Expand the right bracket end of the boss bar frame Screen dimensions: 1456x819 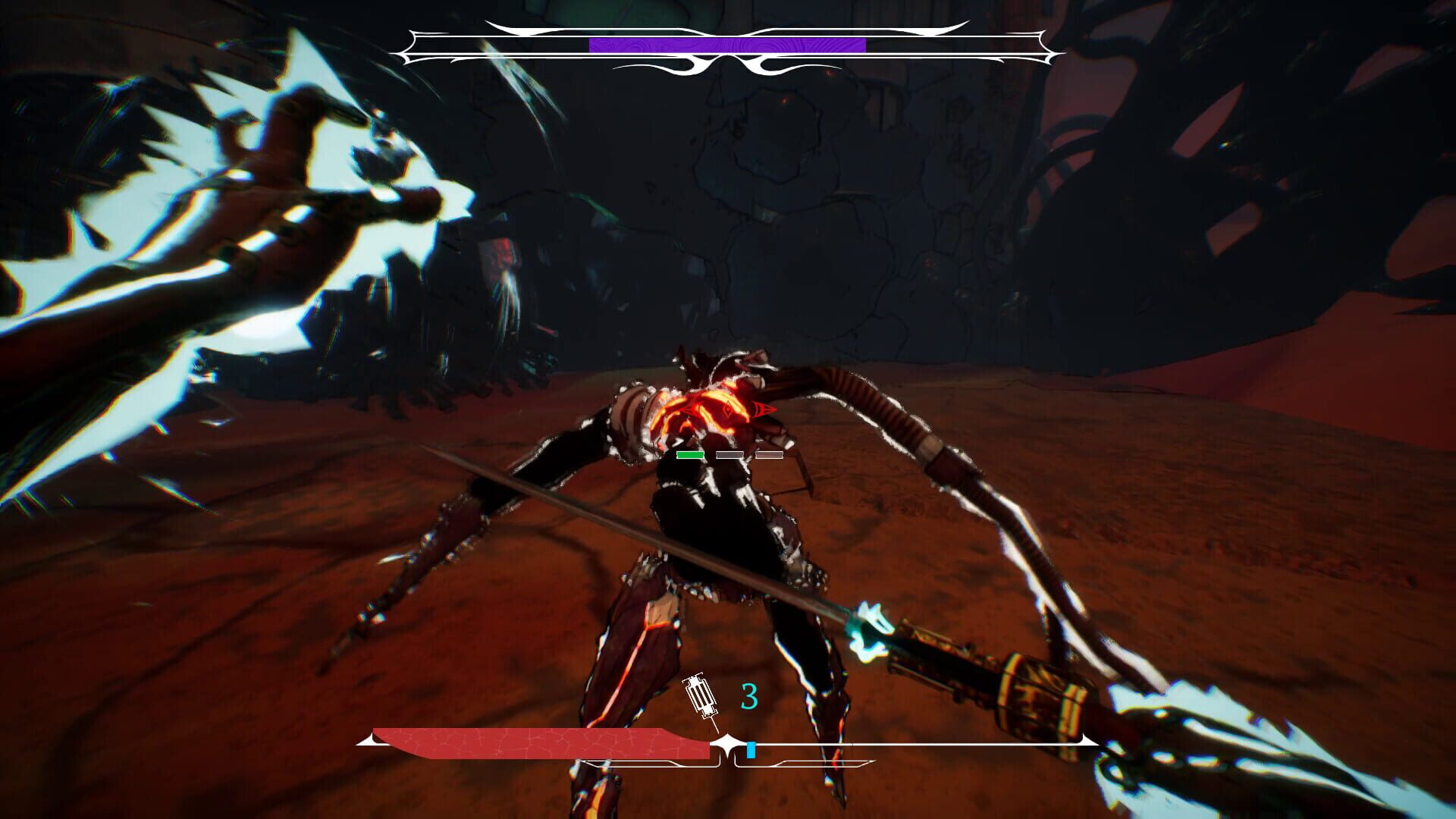point(1046,45)
